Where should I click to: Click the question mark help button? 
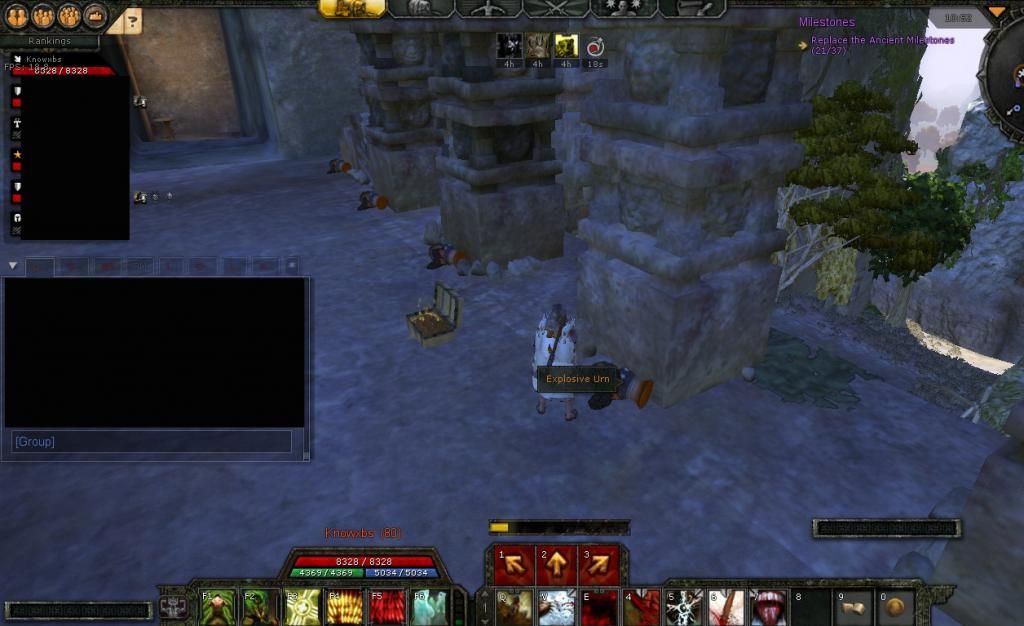click(134, 19)
